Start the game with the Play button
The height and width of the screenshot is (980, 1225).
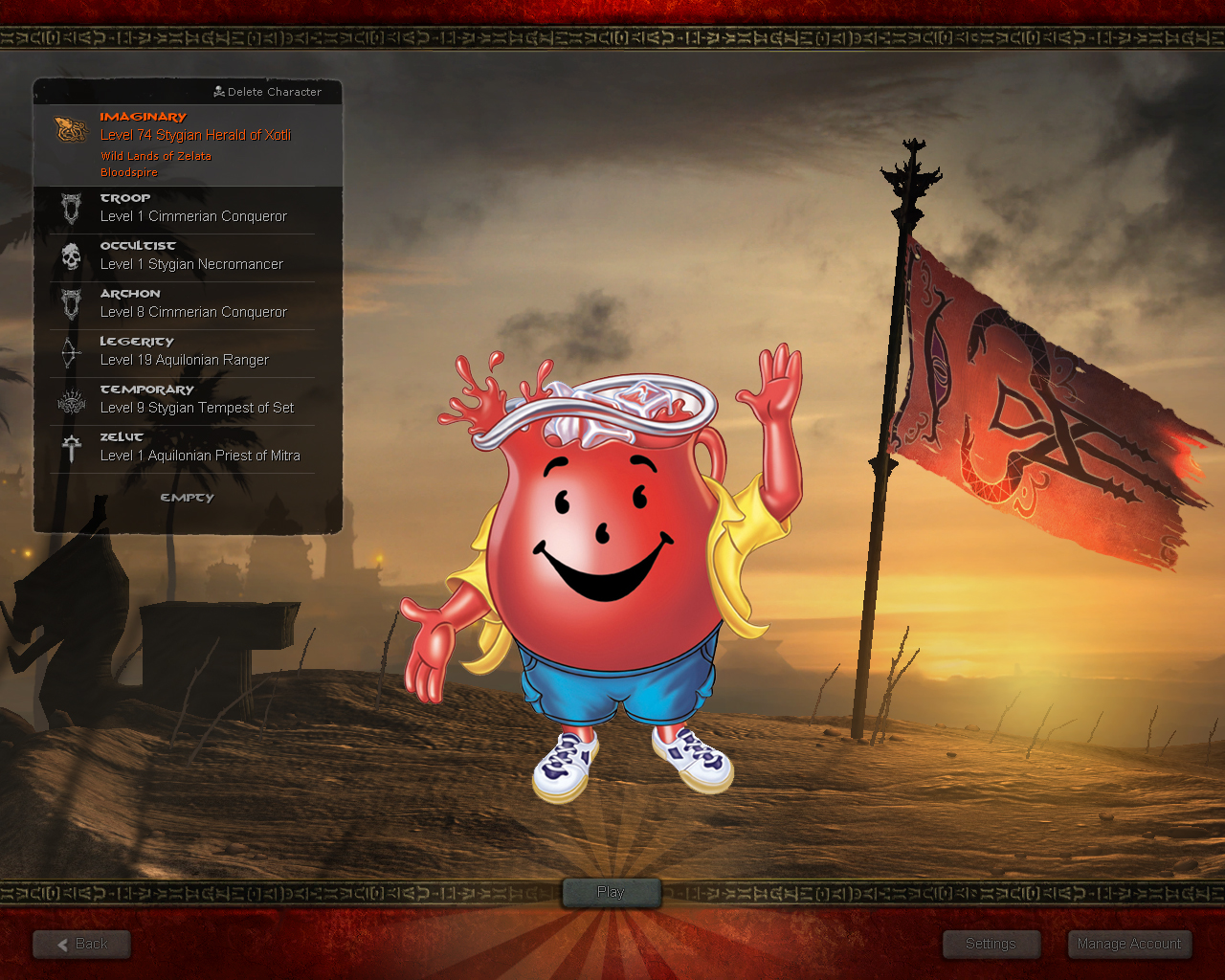coord(611,892)
